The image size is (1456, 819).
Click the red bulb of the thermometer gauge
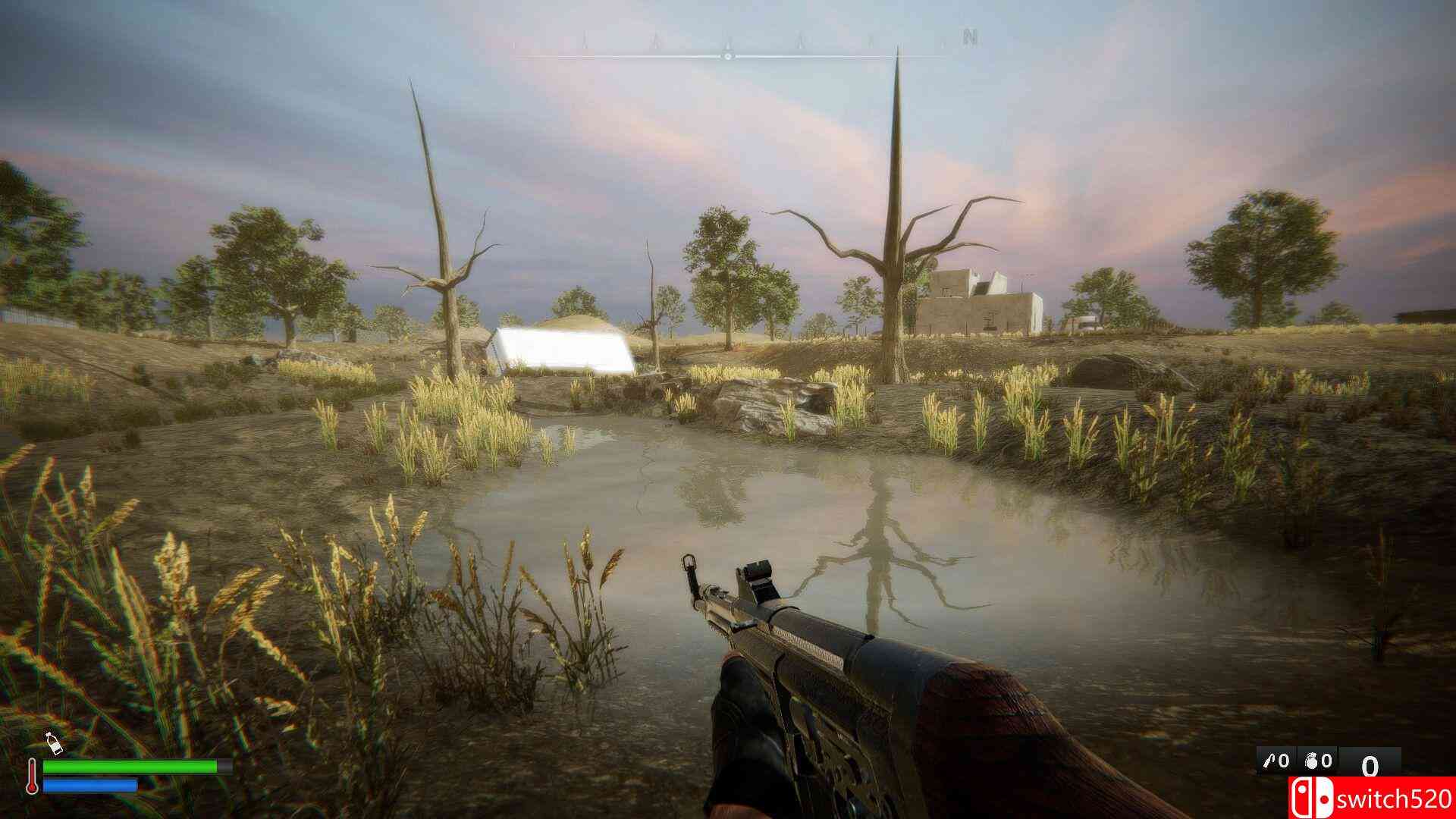32,790
